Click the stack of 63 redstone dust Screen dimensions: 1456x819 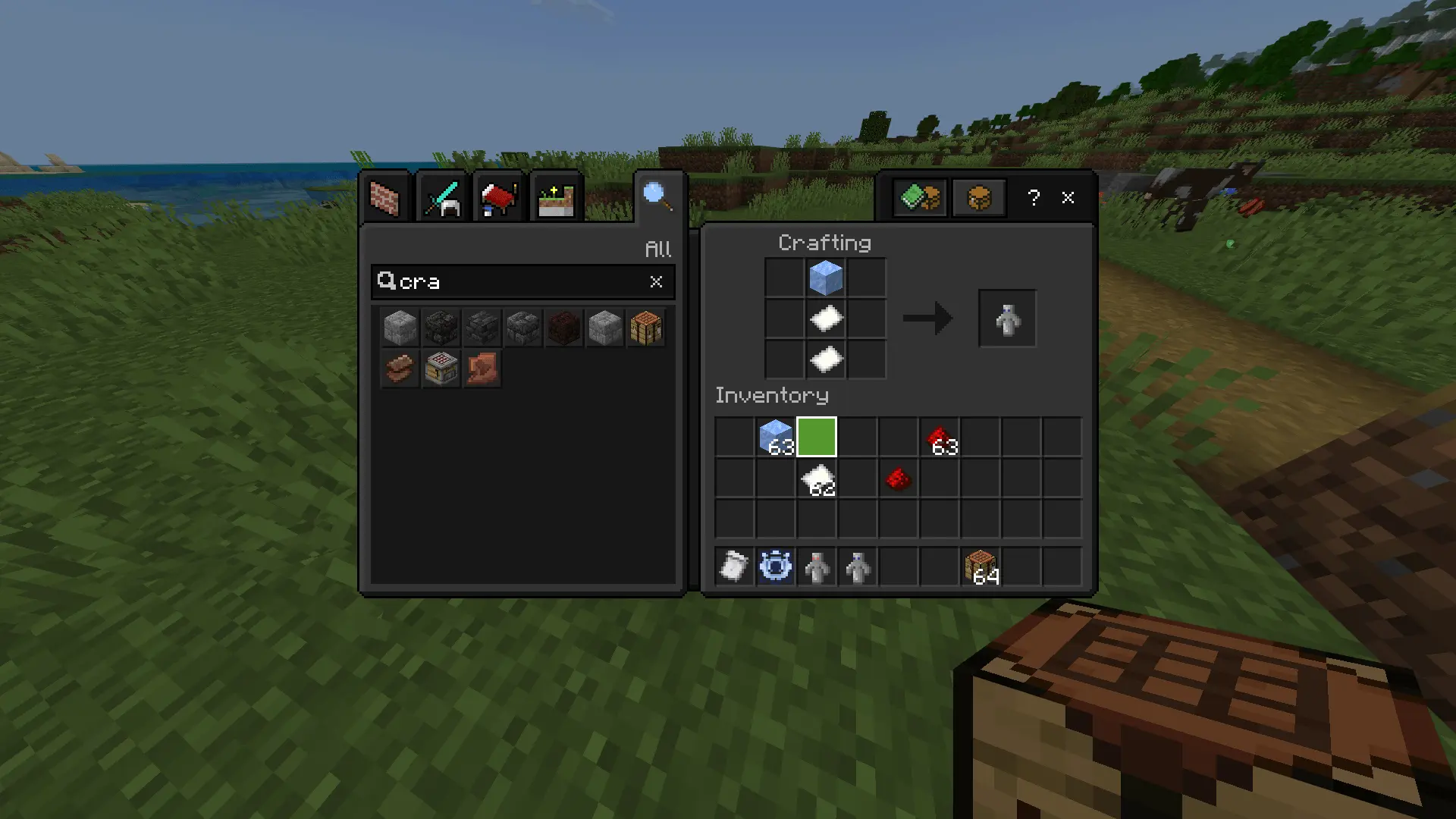[940, 438]
